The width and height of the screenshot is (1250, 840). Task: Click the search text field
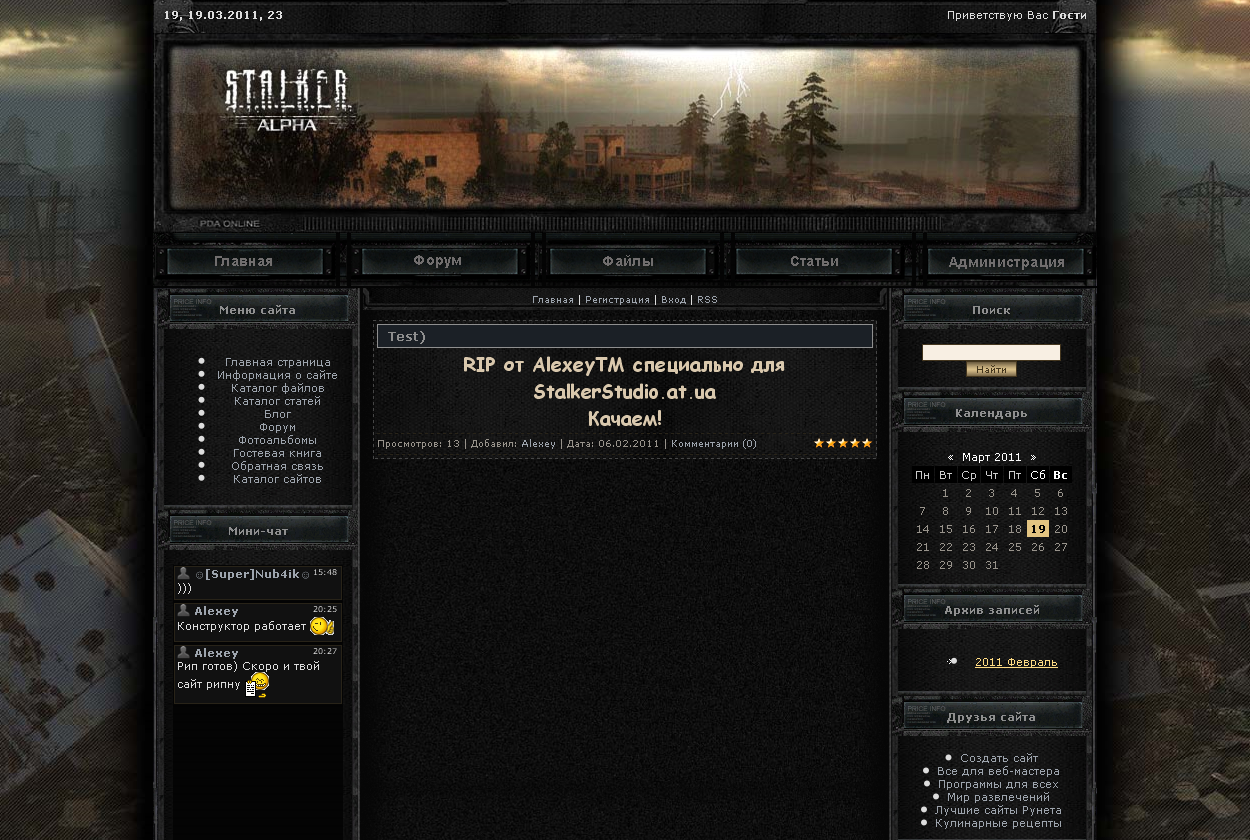tap(990, 352)
